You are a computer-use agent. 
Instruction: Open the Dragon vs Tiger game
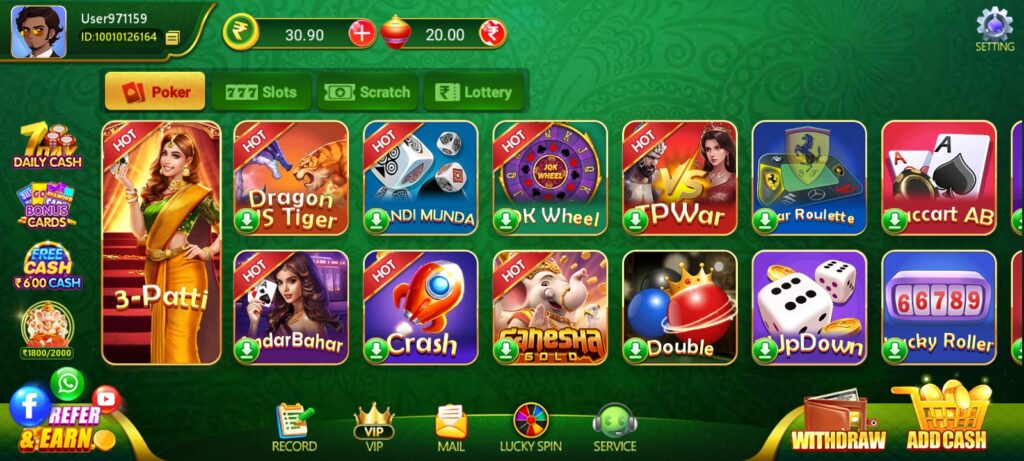pyautogui.click(x=291, y=178)
